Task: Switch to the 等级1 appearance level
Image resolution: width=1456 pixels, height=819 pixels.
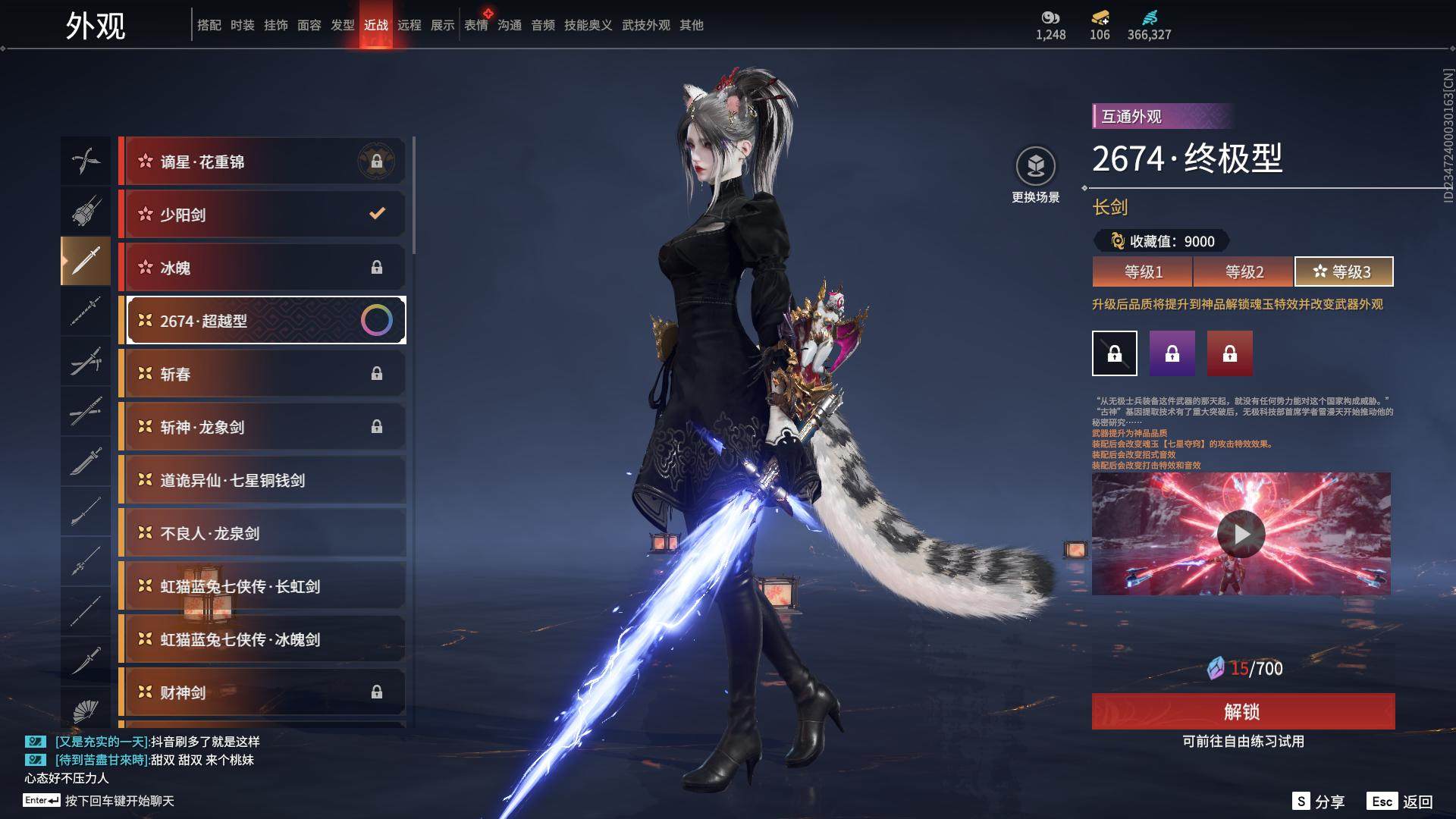Action: (x=1143, y=271)
